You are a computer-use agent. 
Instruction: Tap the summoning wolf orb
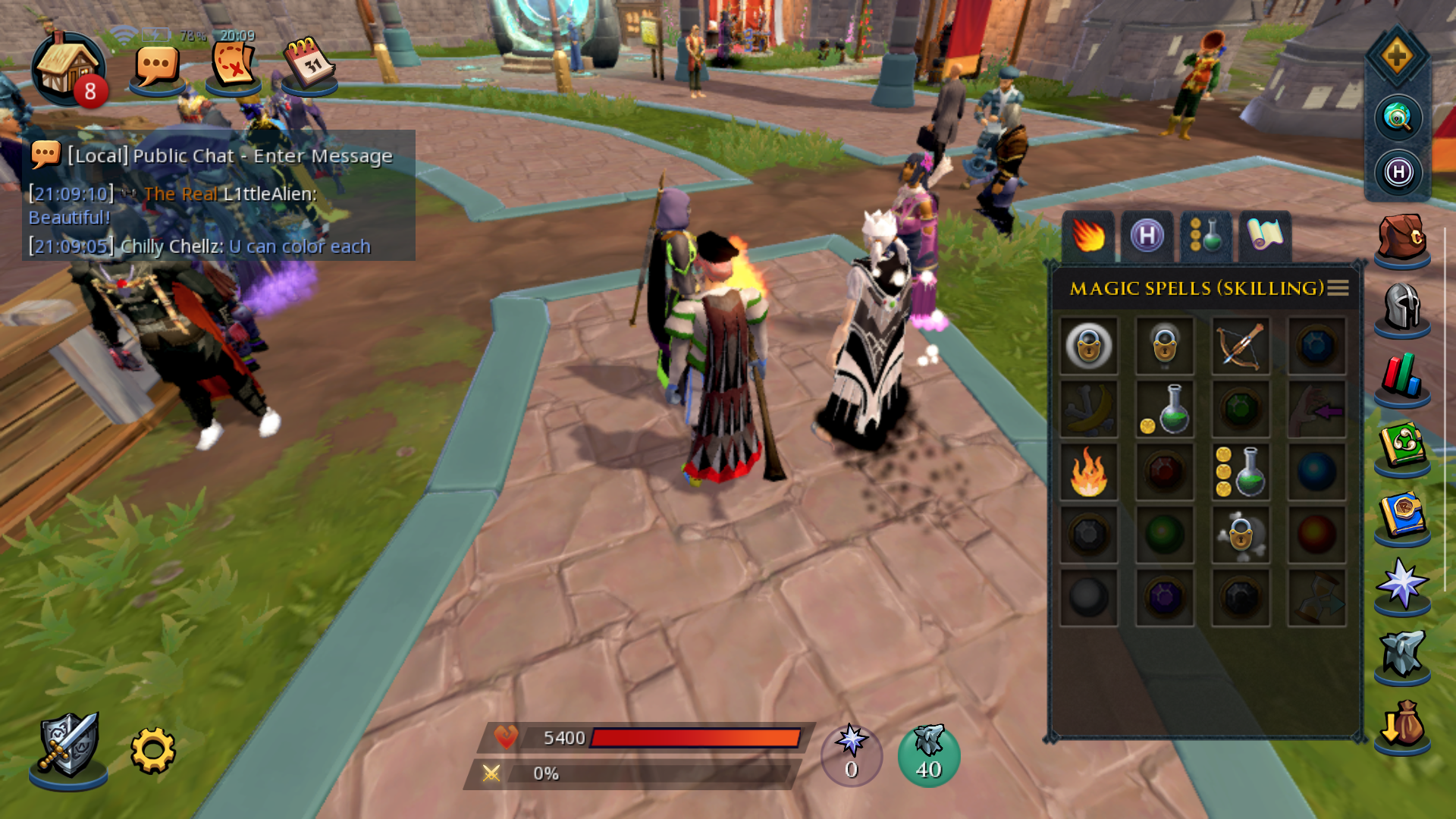click(x=929, y=755)
